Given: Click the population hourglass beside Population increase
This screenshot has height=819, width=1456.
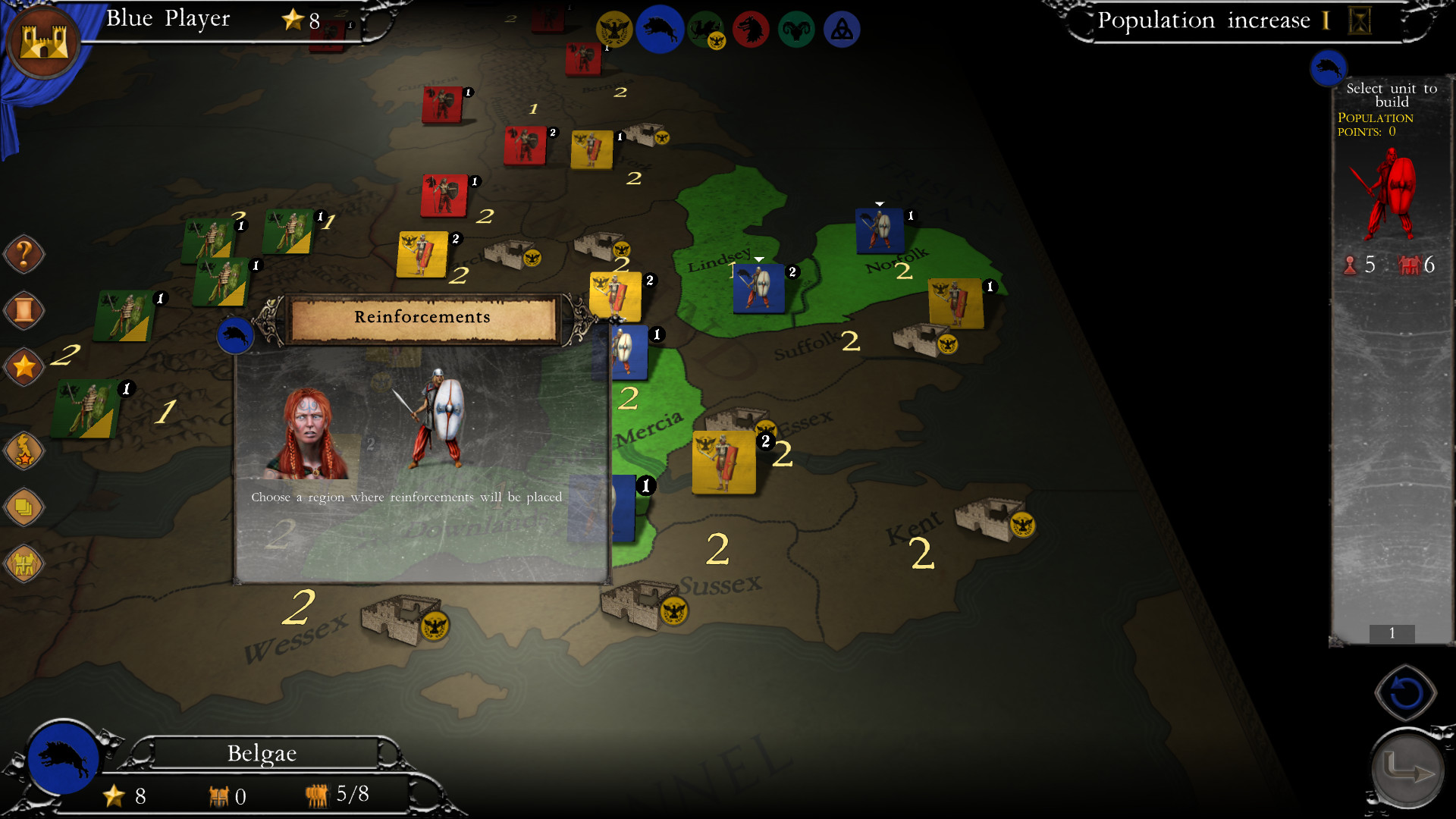Looking at the screenshot, I should 1359,20.
